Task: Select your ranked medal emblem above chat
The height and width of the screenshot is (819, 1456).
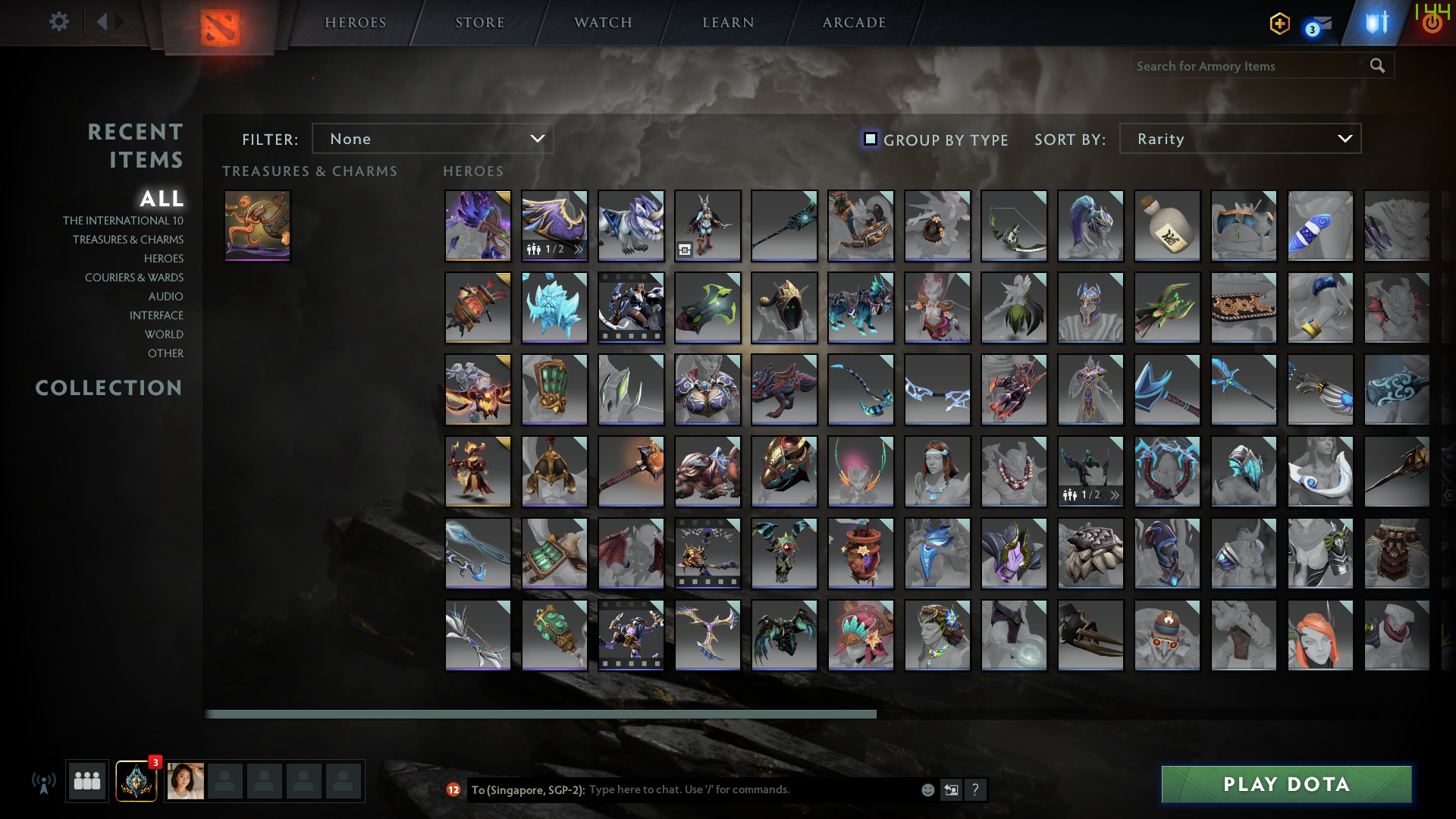Action: click(x=135, y=781)
